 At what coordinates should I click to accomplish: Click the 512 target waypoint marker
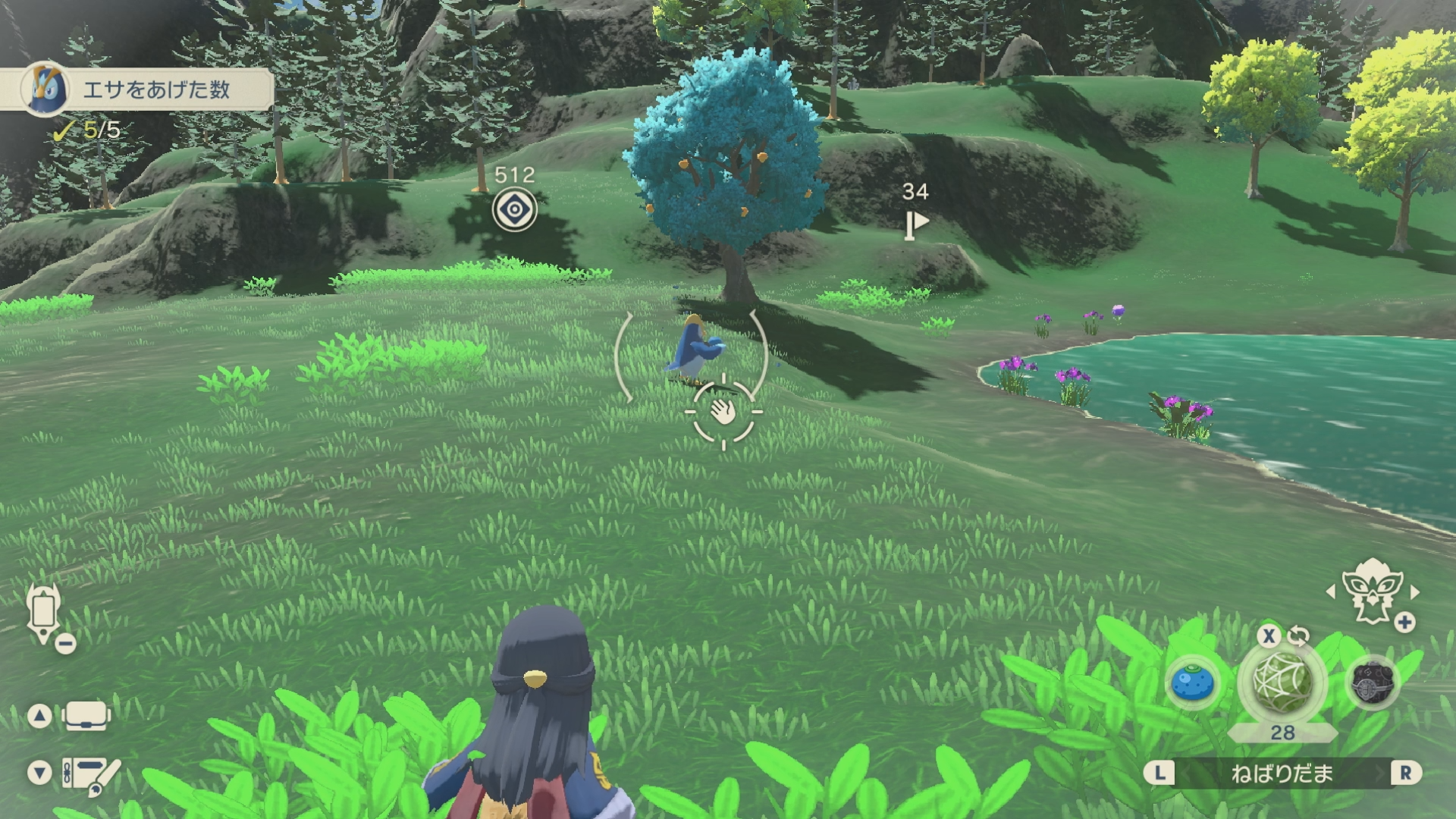[x=514, y=209]
